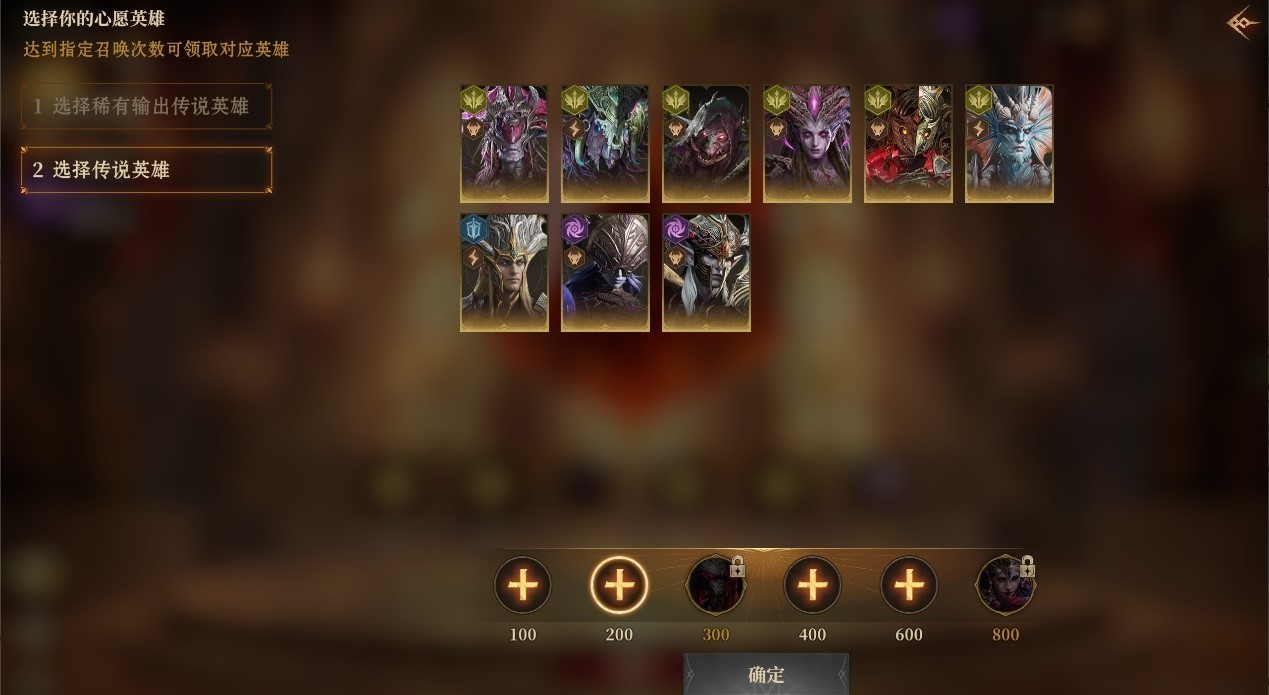Select the locked hero slot at 800
This screenshot has width=1269, height=695.
[1005, 585]
